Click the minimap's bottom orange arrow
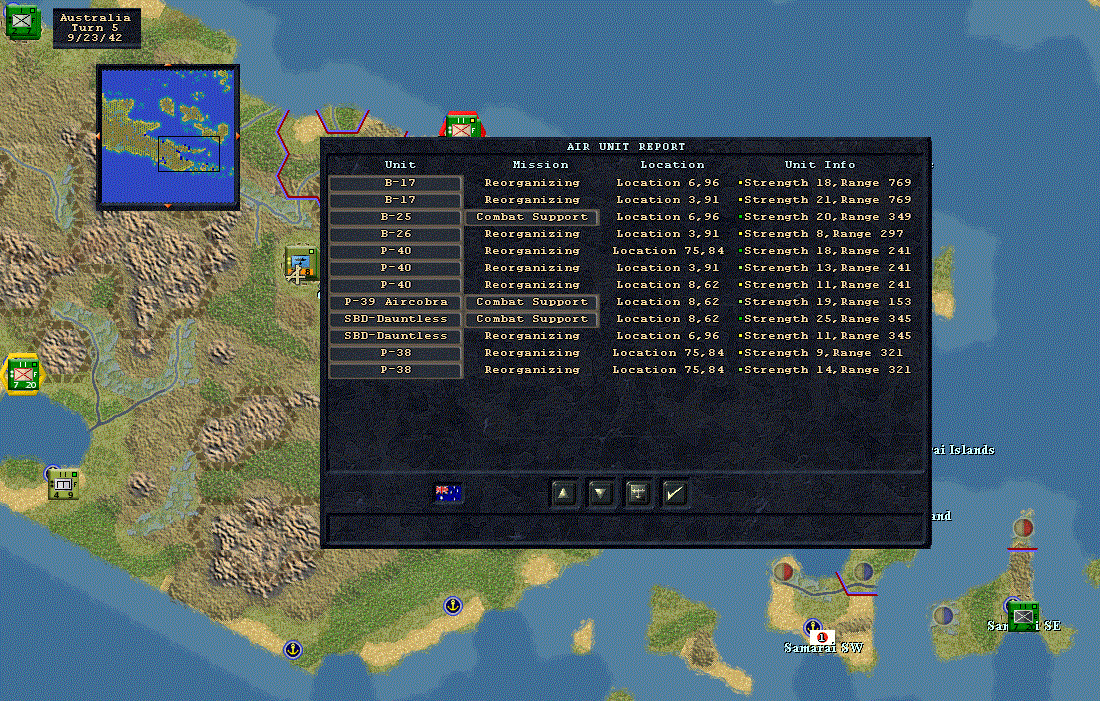The width and height of the screenshot is (1100, 701). click(167, 206)
